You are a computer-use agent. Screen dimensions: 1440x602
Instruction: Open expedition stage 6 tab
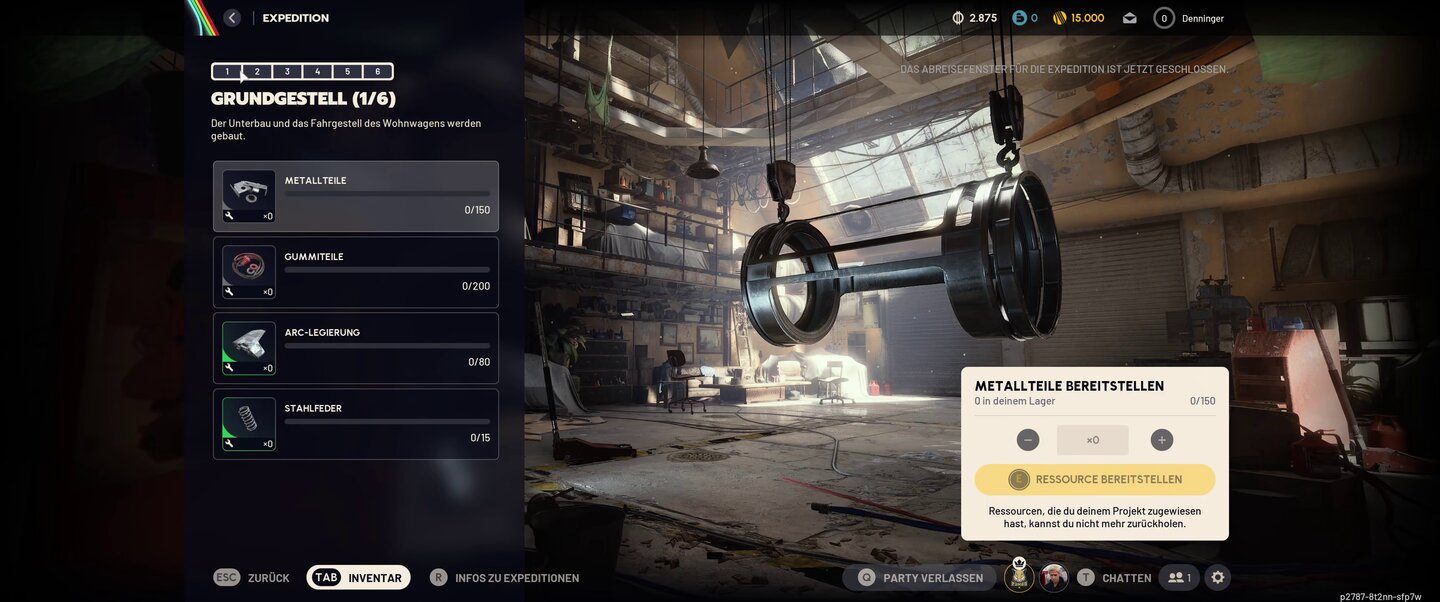pos(378,71)
